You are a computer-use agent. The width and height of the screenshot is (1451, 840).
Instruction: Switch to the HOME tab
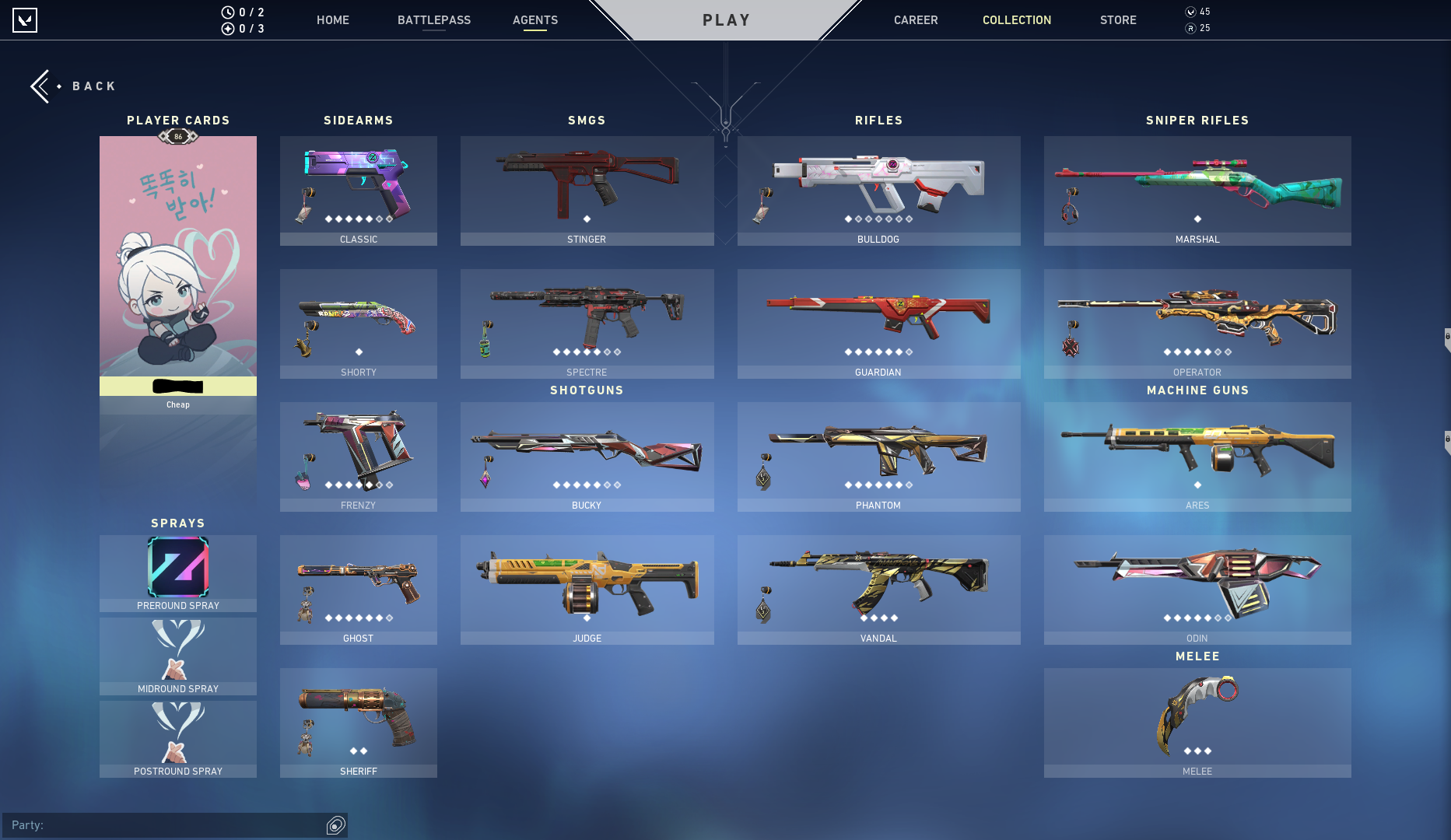(x=332, y=20)
